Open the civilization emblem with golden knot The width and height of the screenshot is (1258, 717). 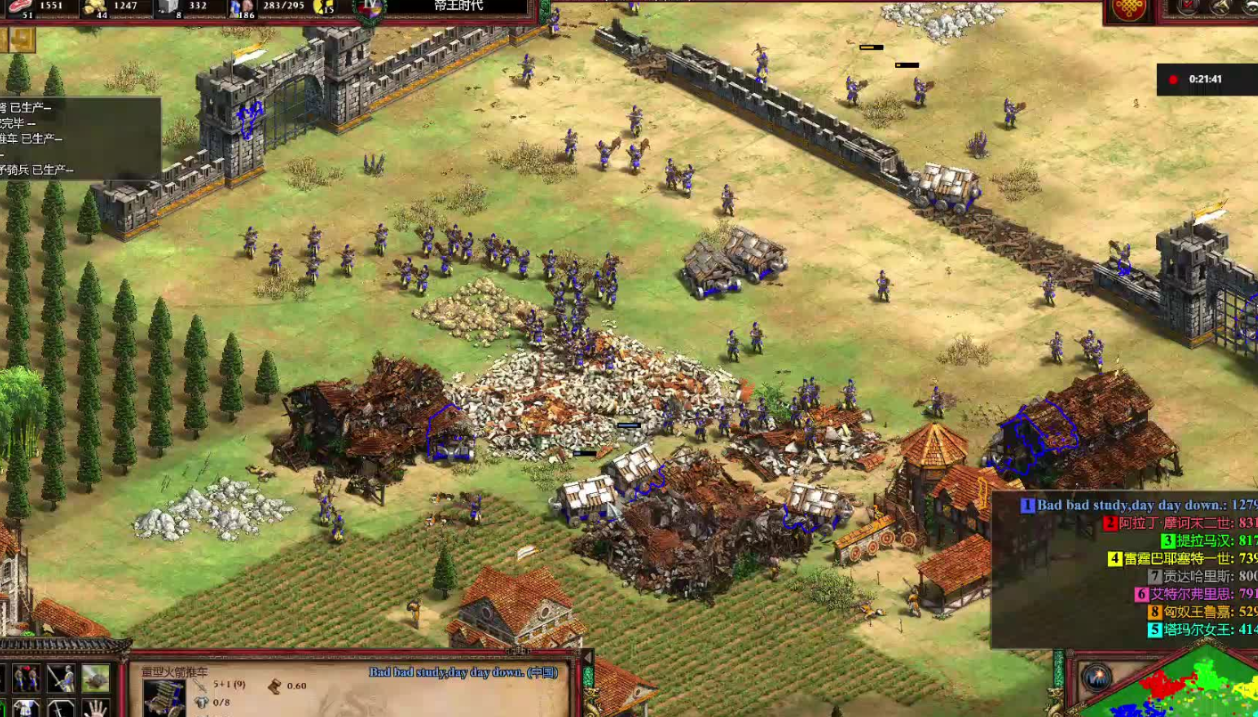click(1129, 8)
